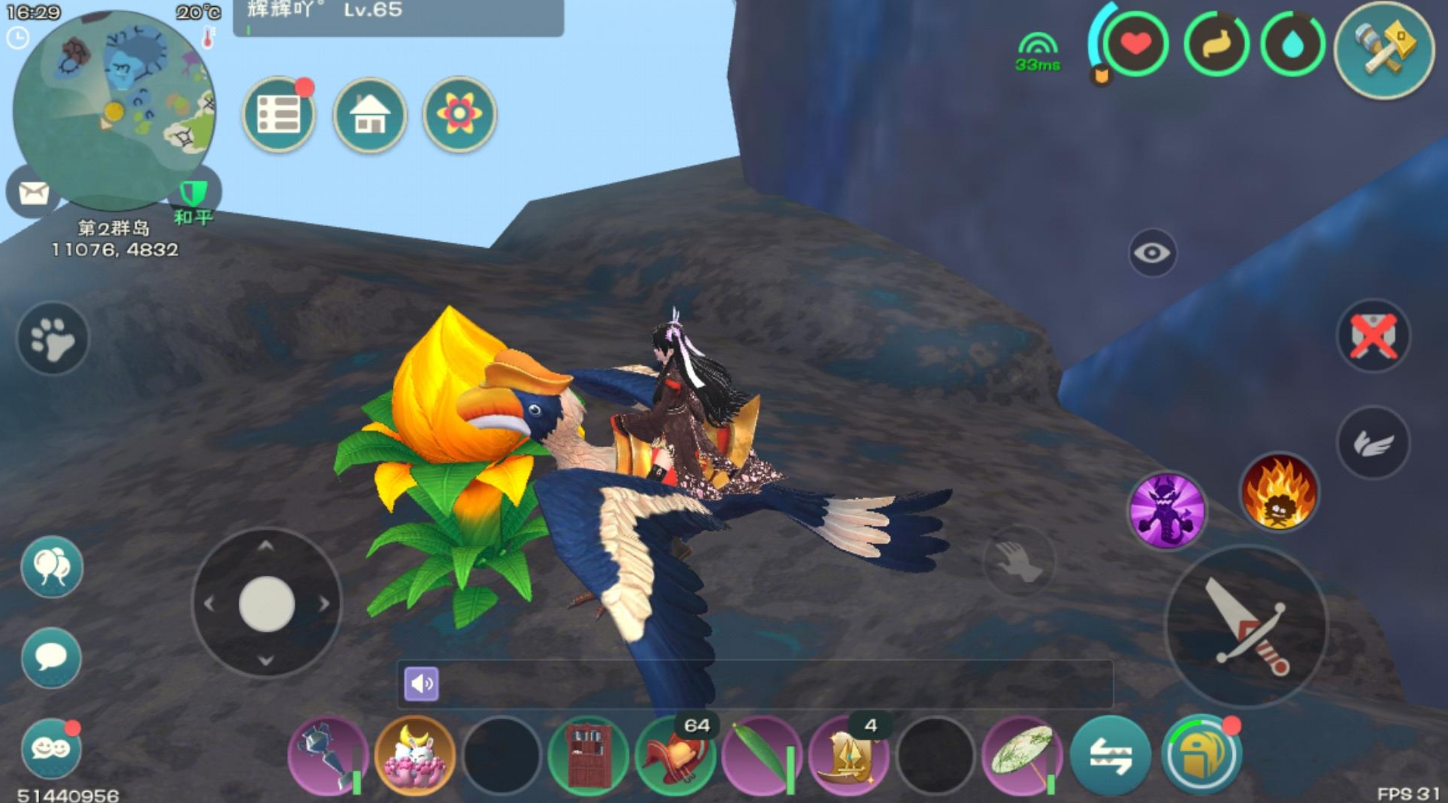The image size is (1448, 803).
Task: Open the flower icon menu
Action: 459,115
